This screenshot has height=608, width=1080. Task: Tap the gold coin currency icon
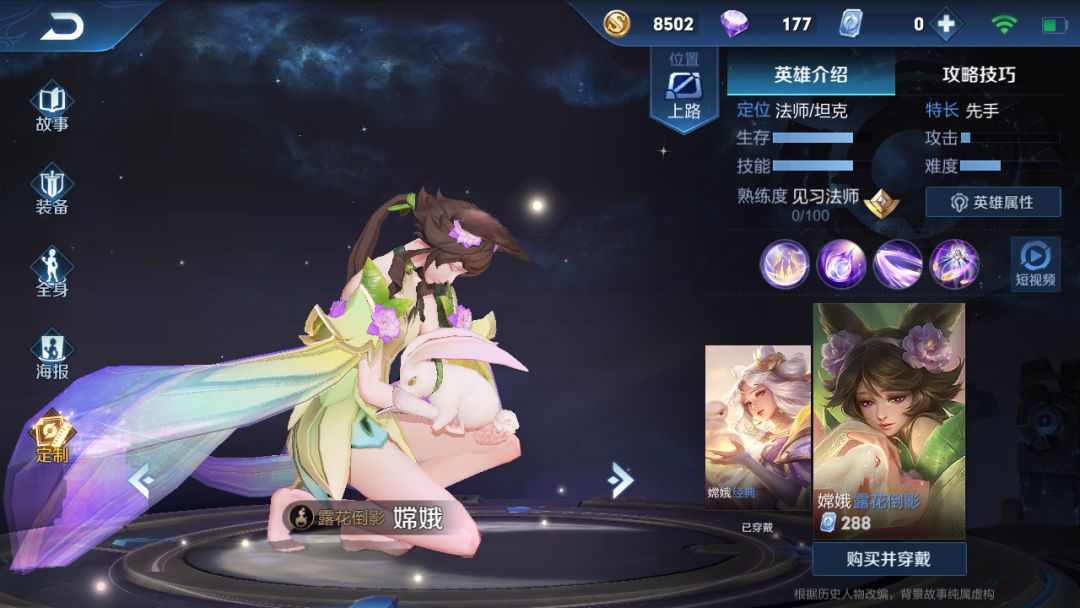pos(617,24)
